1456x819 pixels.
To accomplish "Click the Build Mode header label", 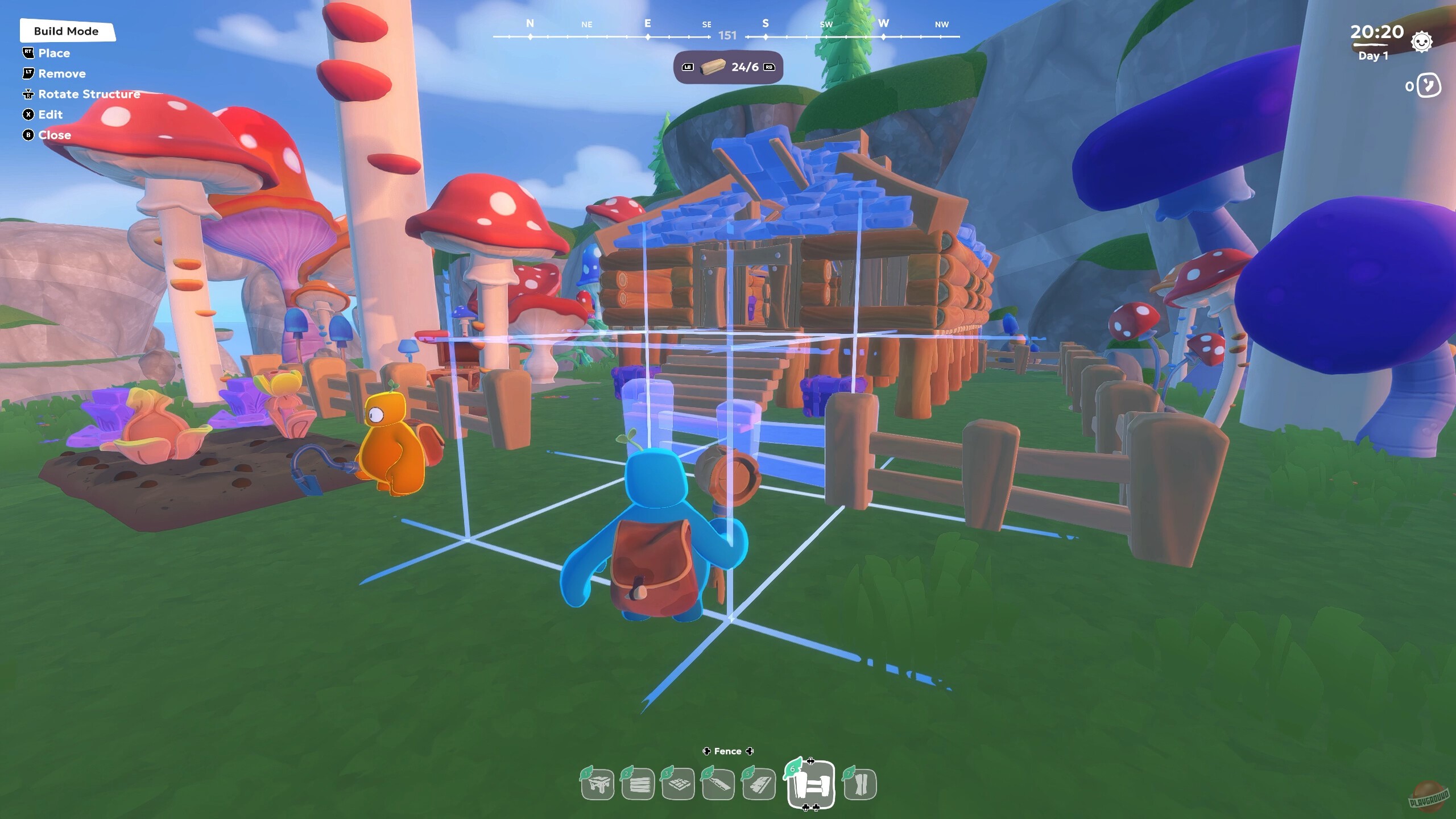I will [68, 31].
